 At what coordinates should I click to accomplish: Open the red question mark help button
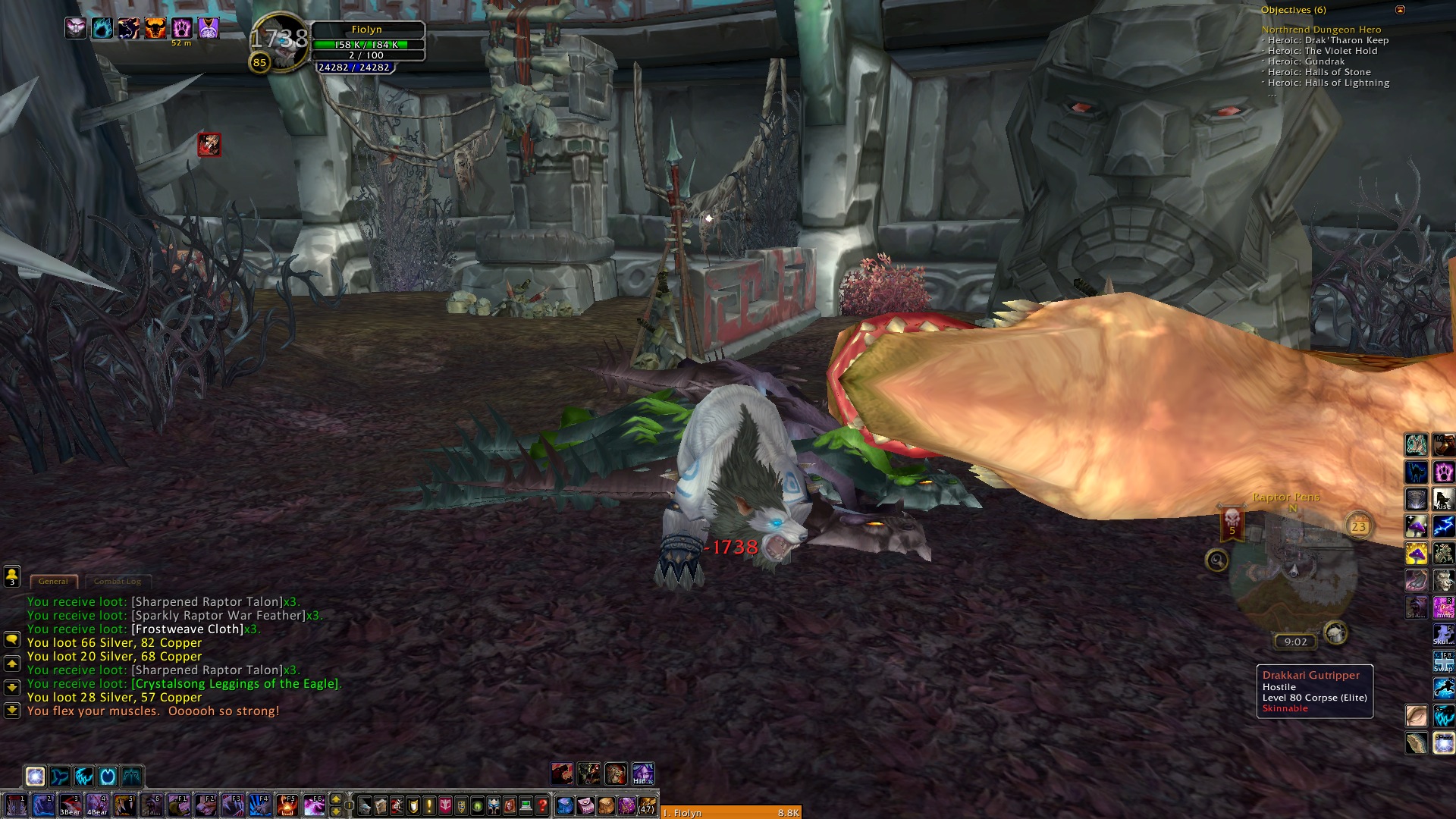pos(542,805)
